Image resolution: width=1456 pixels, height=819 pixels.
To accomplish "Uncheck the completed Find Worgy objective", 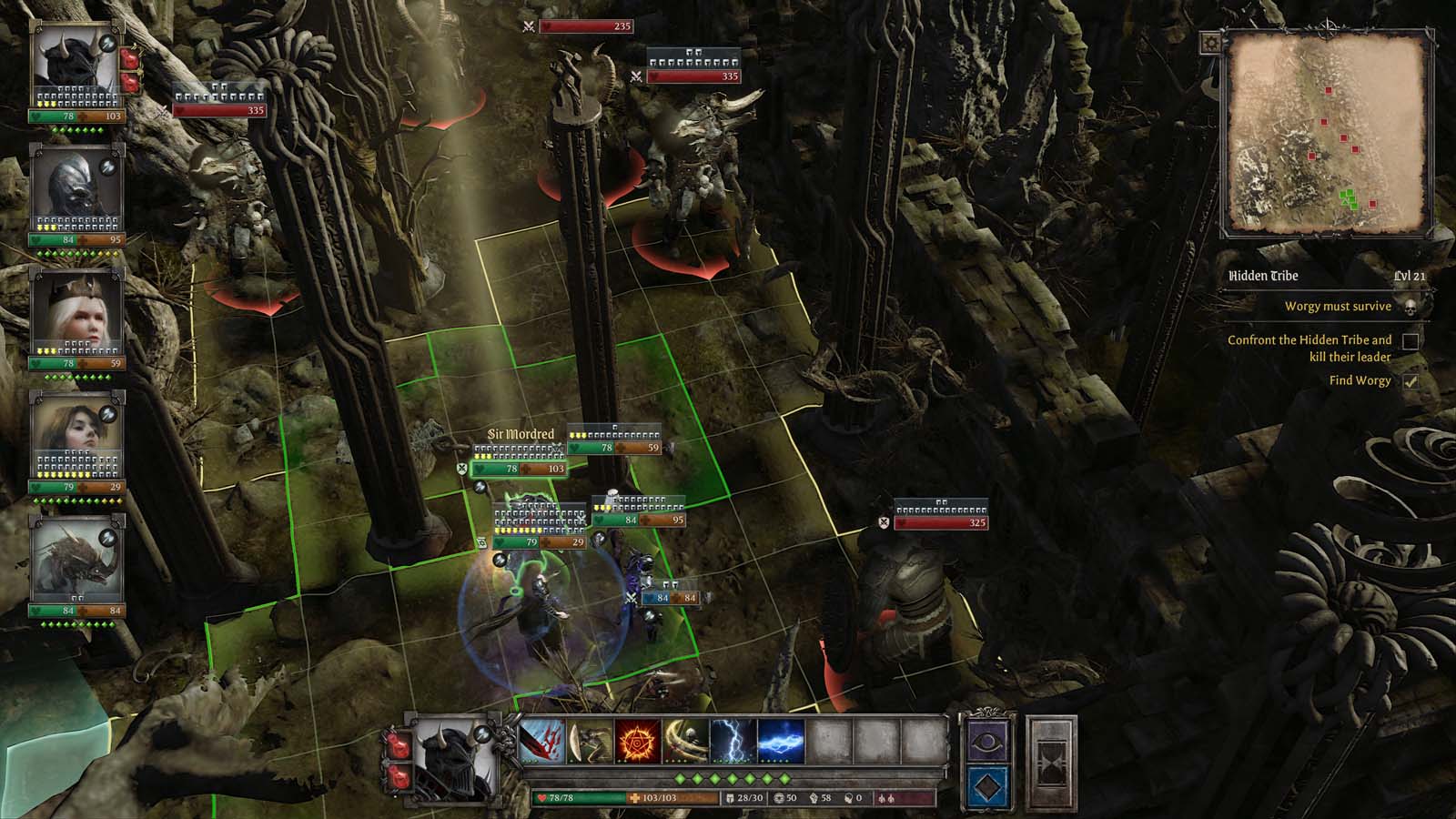I will [1411, 384].
